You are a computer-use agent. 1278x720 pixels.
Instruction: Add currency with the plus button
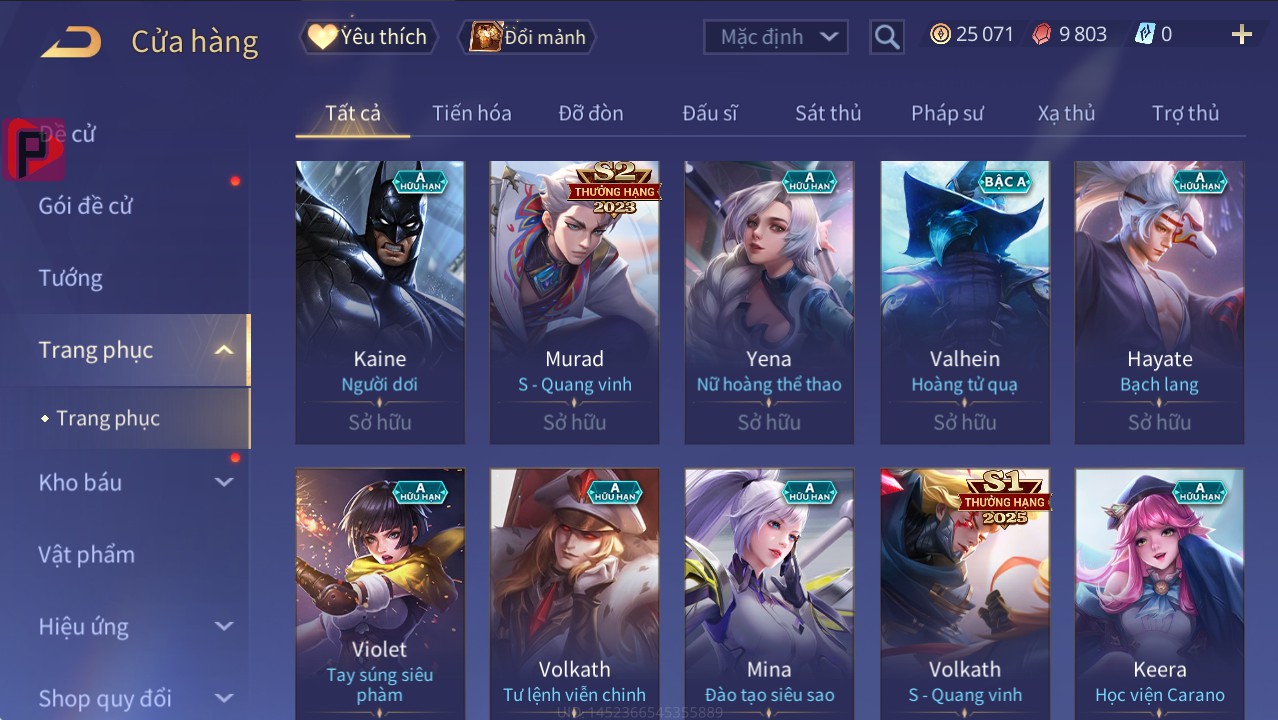[x=1241, y=35]
